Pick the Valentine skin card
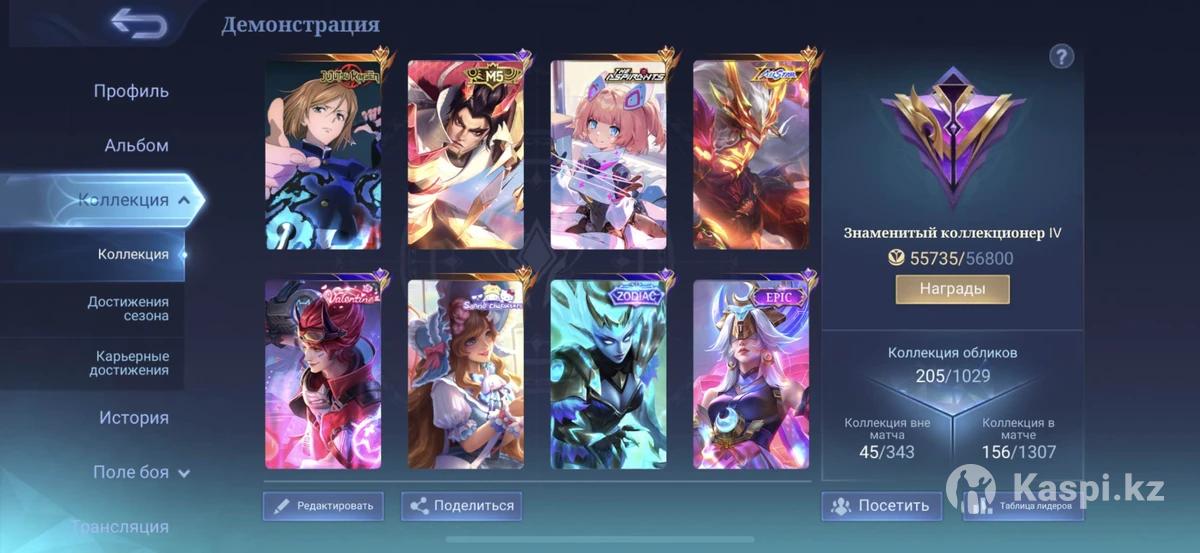Screen dimensions: 1200x553 322,375
